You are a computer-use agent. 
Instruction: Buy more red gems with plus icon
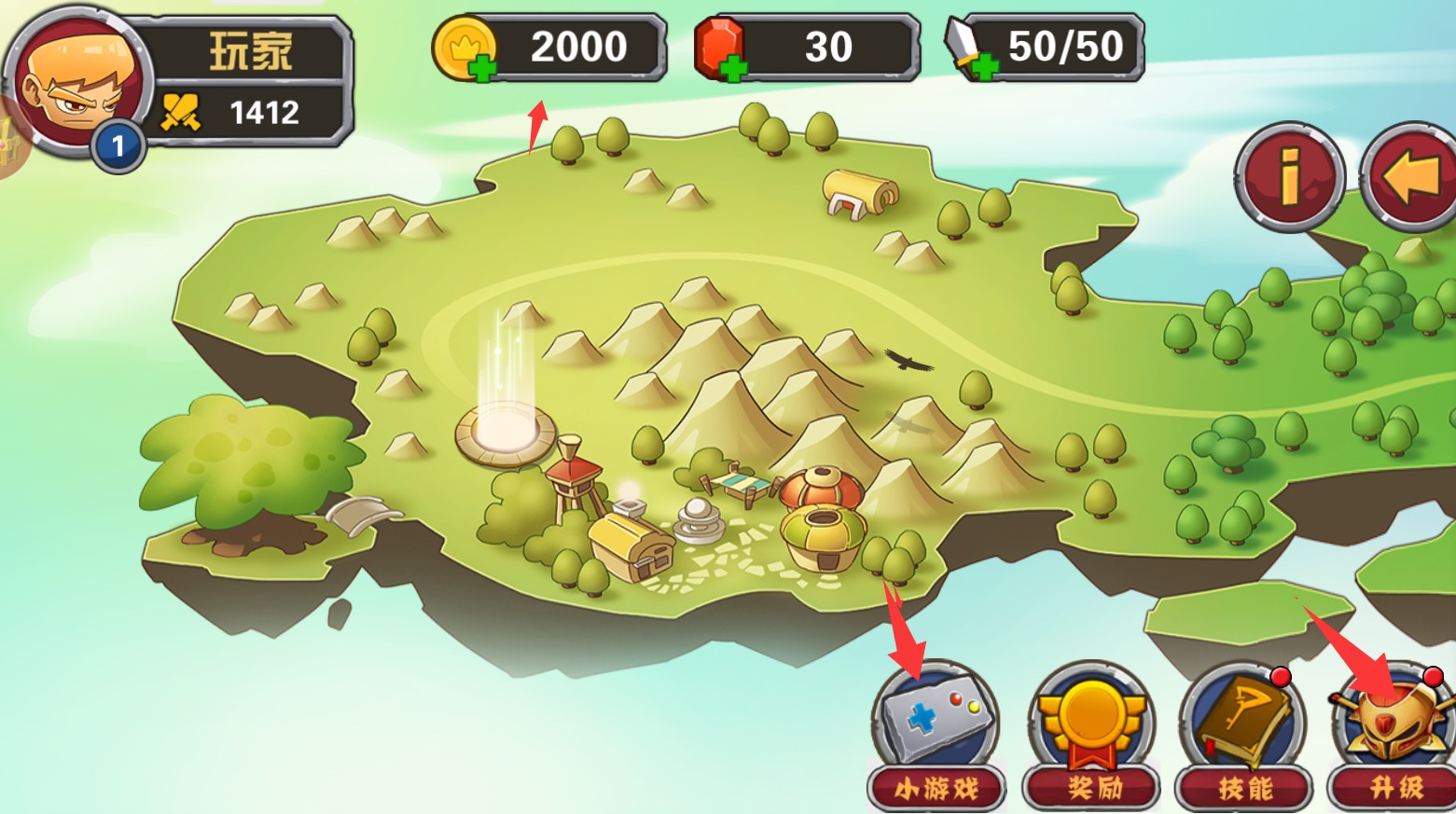click(734, 67)
